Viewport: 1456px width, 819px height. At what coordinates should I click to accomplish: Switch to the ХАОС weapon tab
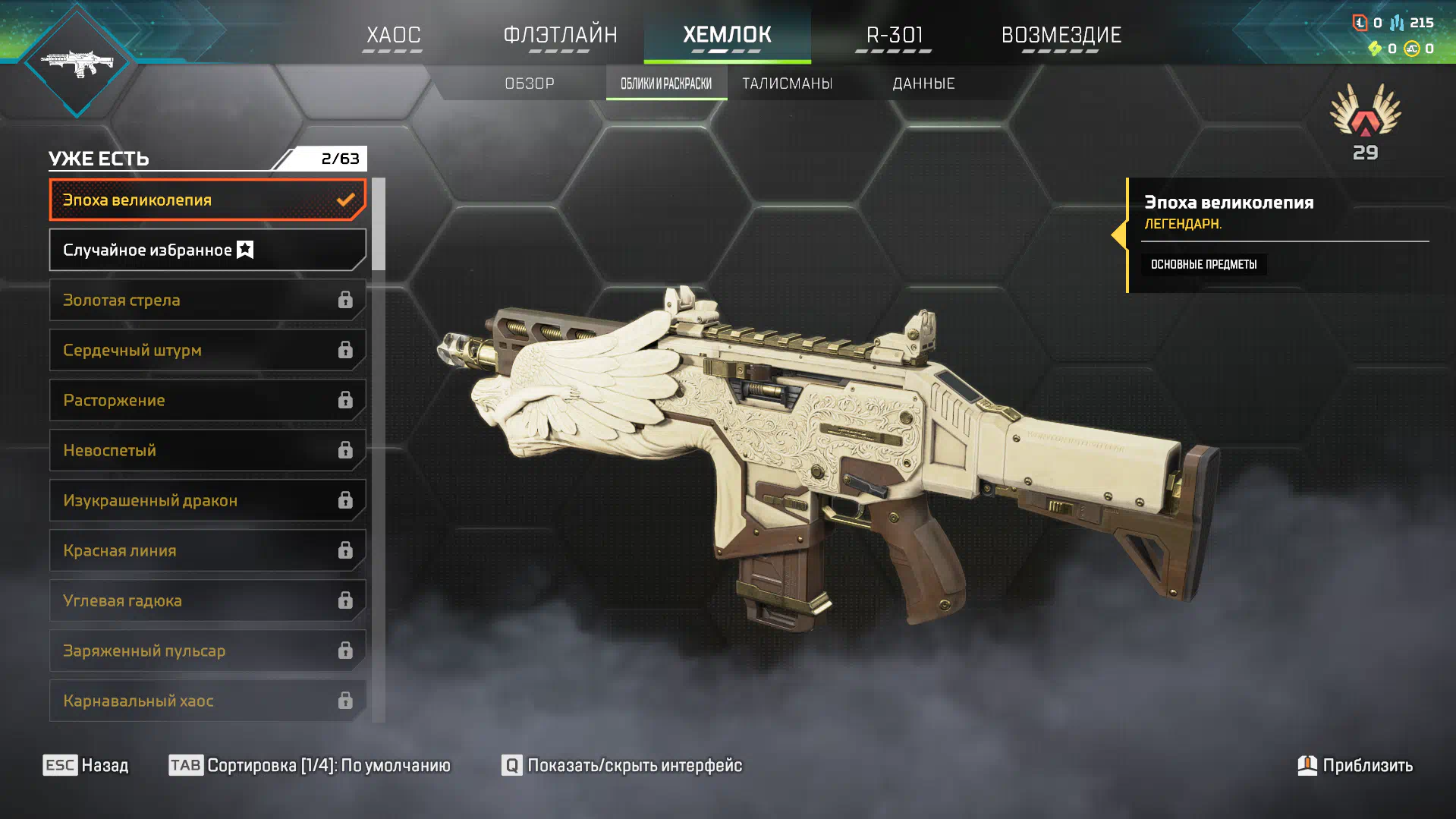(x=393, y=35)
